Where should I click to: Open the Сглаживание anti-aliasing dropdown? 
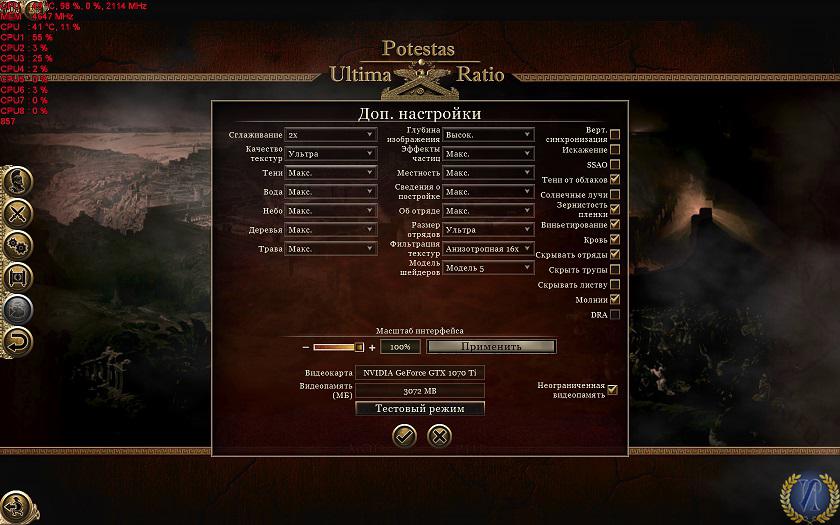[x=330, y=135]
